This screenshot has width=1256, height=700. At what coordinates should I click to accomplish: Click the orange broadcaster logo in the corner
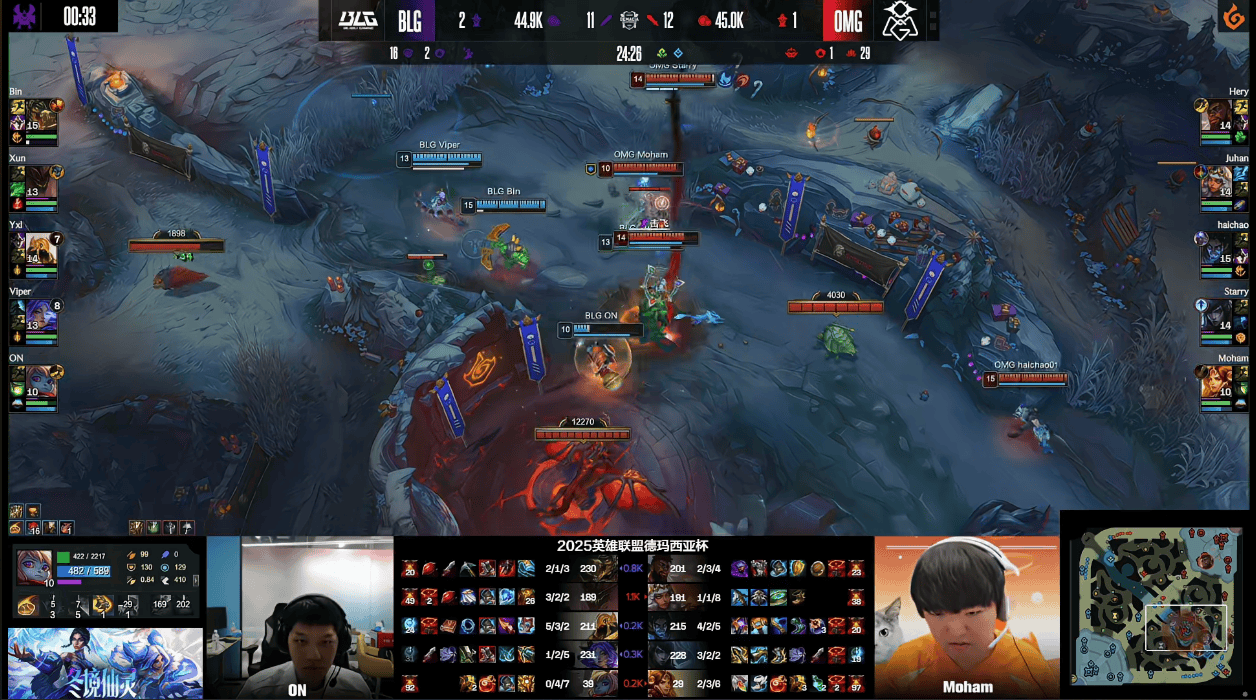point(1234,17)
